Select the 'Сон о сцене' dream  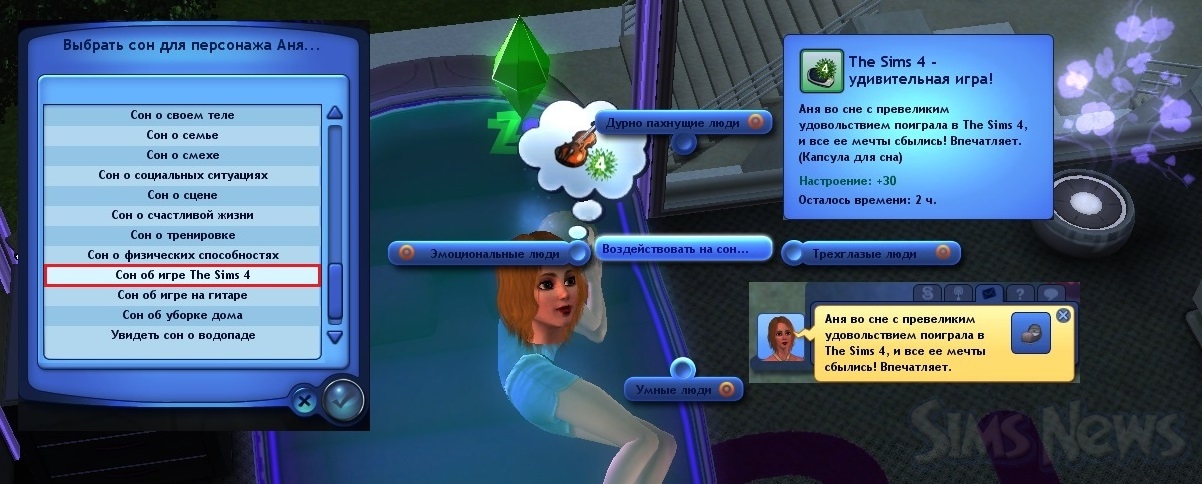point(182,195)
